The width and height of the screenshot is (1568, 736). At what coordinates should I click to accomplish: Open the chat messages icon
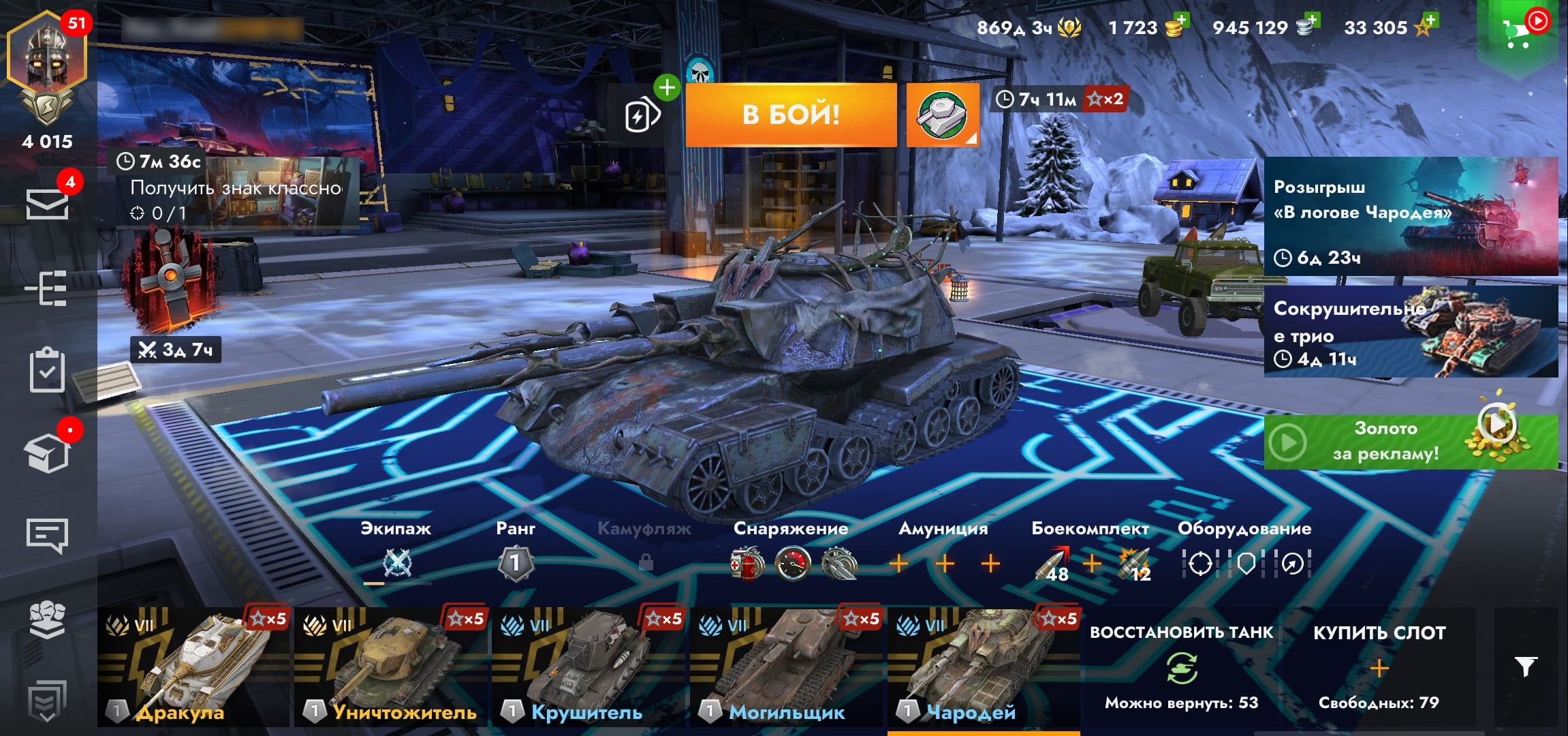pyautogui.click(x=47, y=536)
